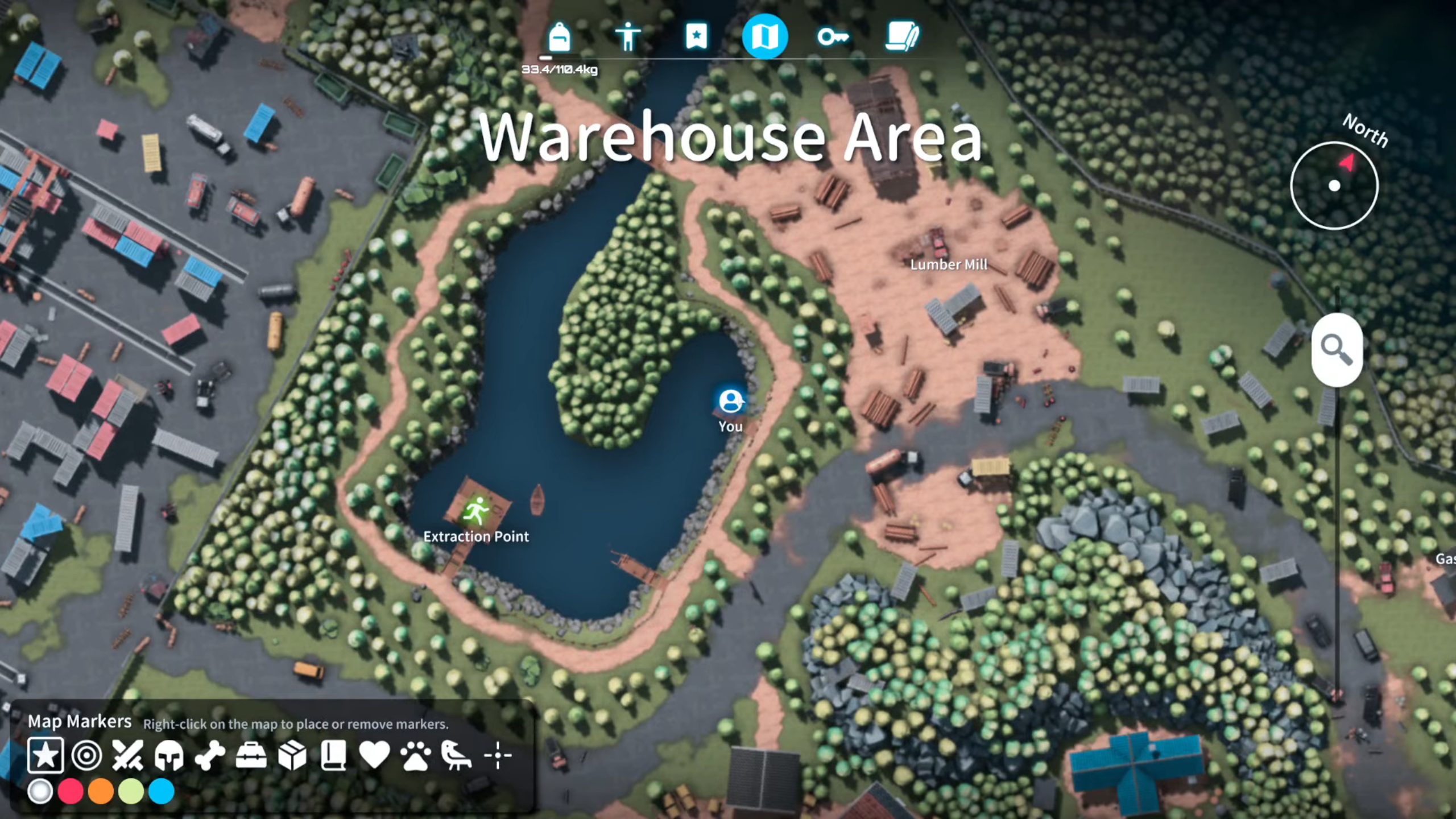Switch to the map tab
The height and width of the screenshot is (819, 1456).
click(x=766, y=36)
